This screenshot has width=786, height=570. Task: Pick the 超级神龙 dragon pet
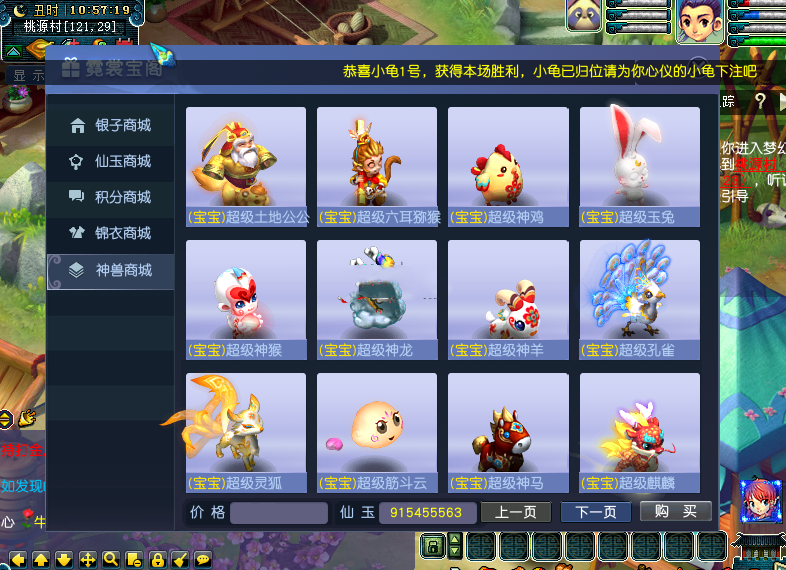click(377, 298)
